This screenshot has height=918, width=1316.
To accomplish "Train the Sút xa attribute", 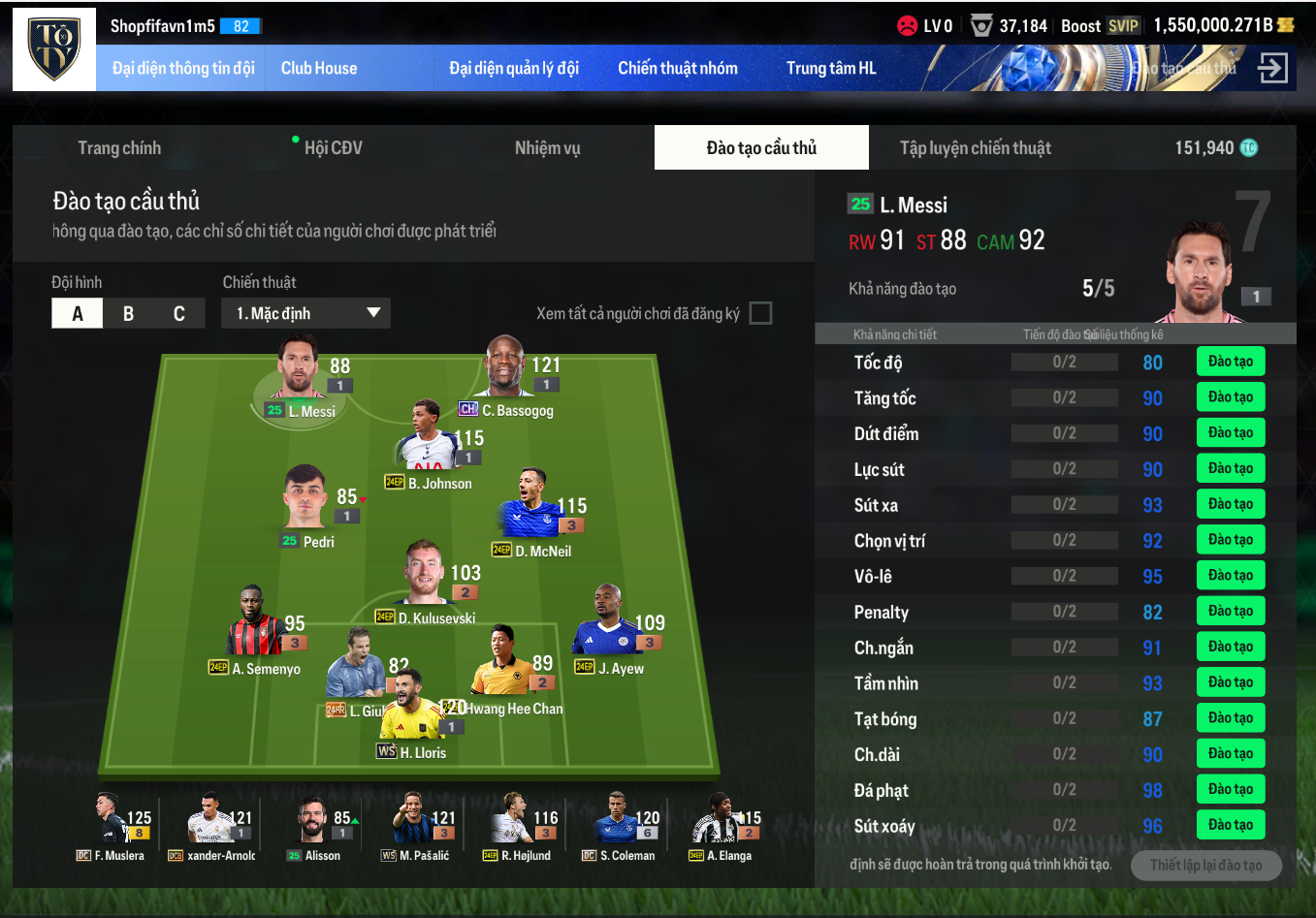I will pyautogui.click(x=1230, y=504).
